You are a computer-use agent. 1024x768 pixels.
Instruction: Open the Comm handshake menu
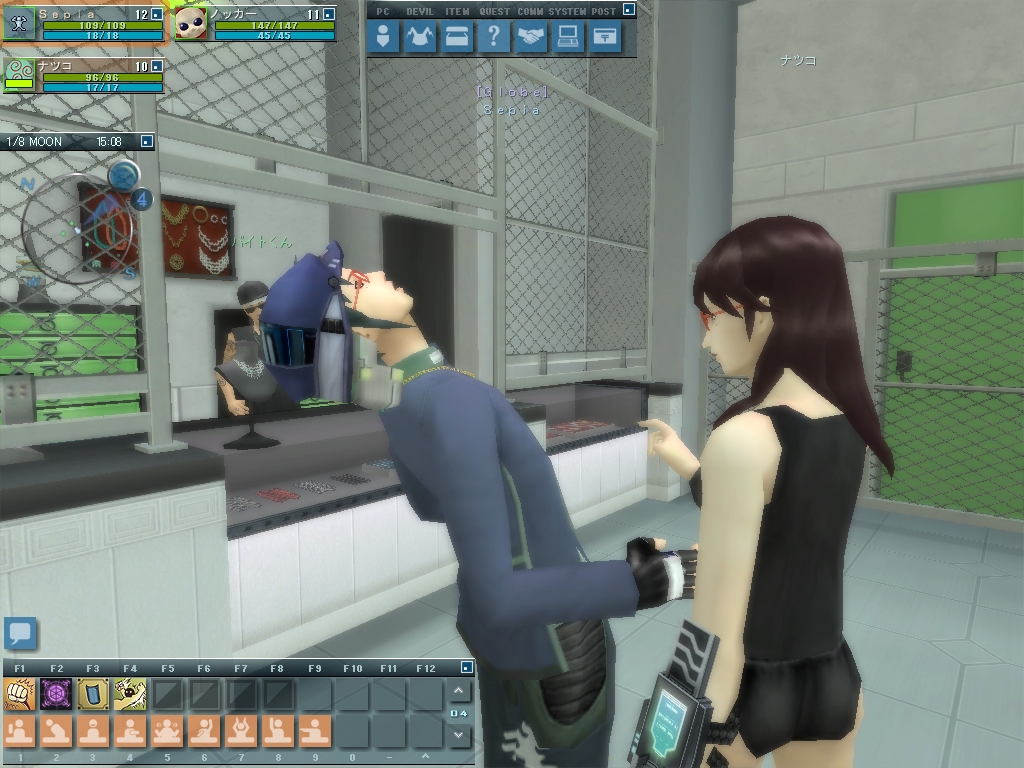point(531,38)
